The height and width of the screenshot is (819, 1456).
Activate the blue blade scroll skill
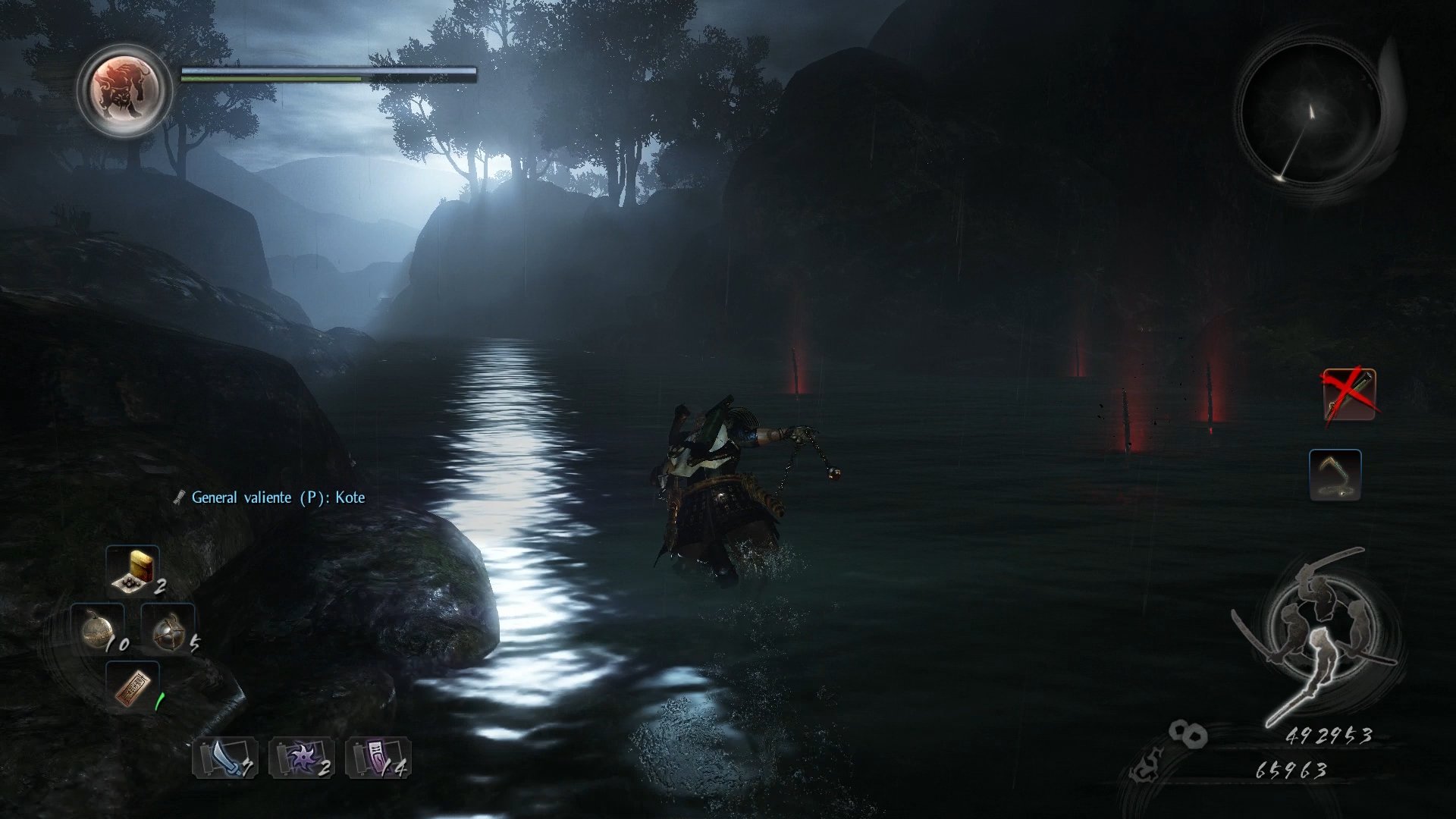(x=225, y=757)
